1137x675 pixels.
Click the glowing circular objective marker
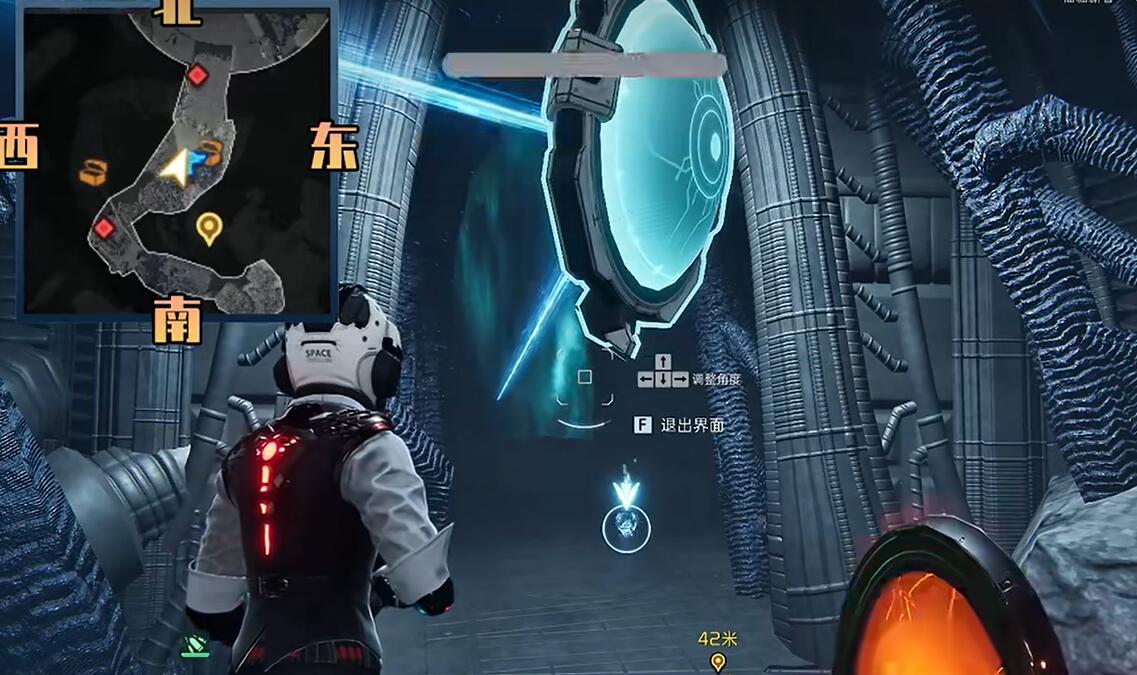coord(626,528)
